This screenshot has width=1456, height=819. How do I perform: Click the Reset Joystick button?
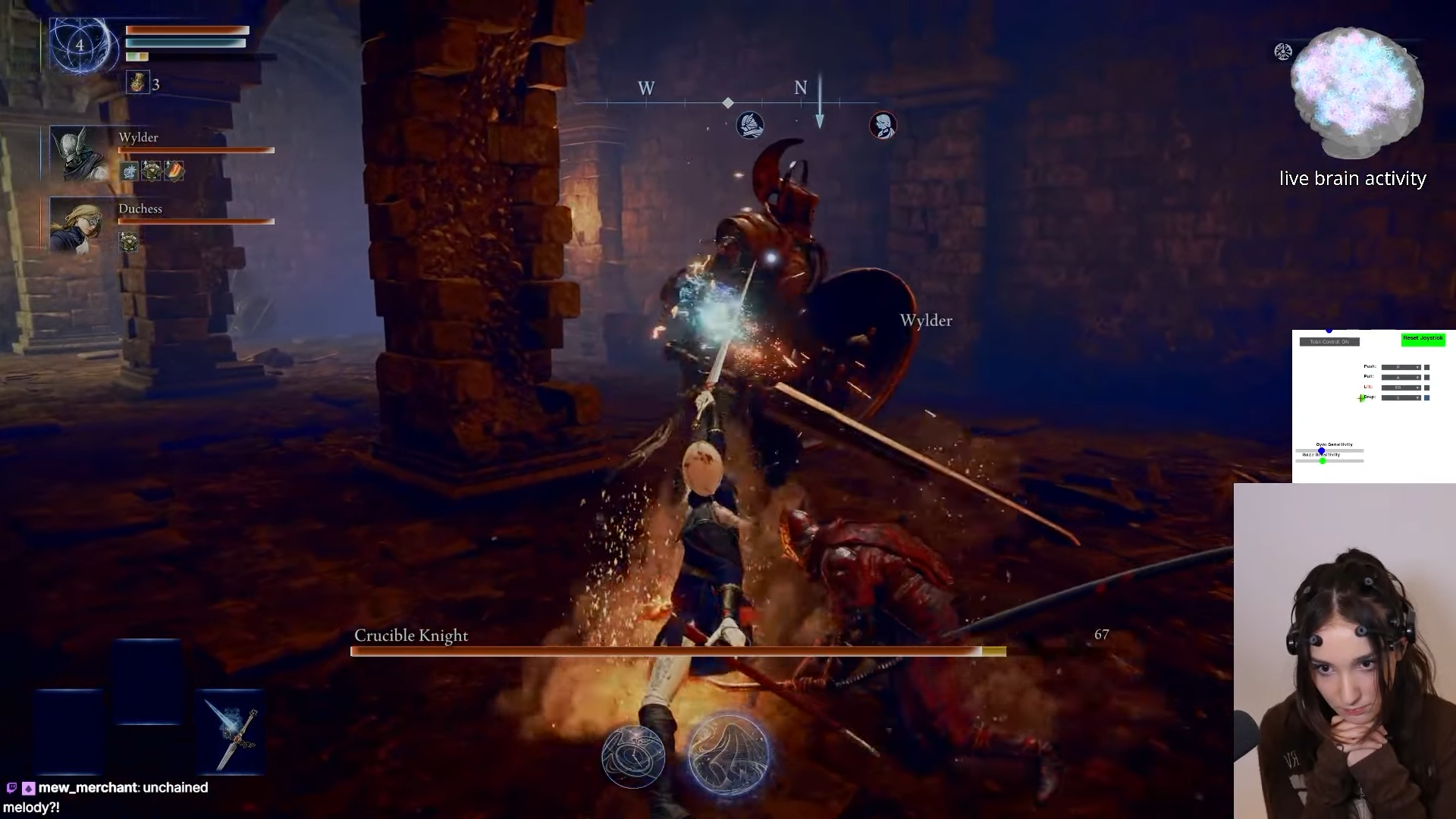[x=1423, y=339]
